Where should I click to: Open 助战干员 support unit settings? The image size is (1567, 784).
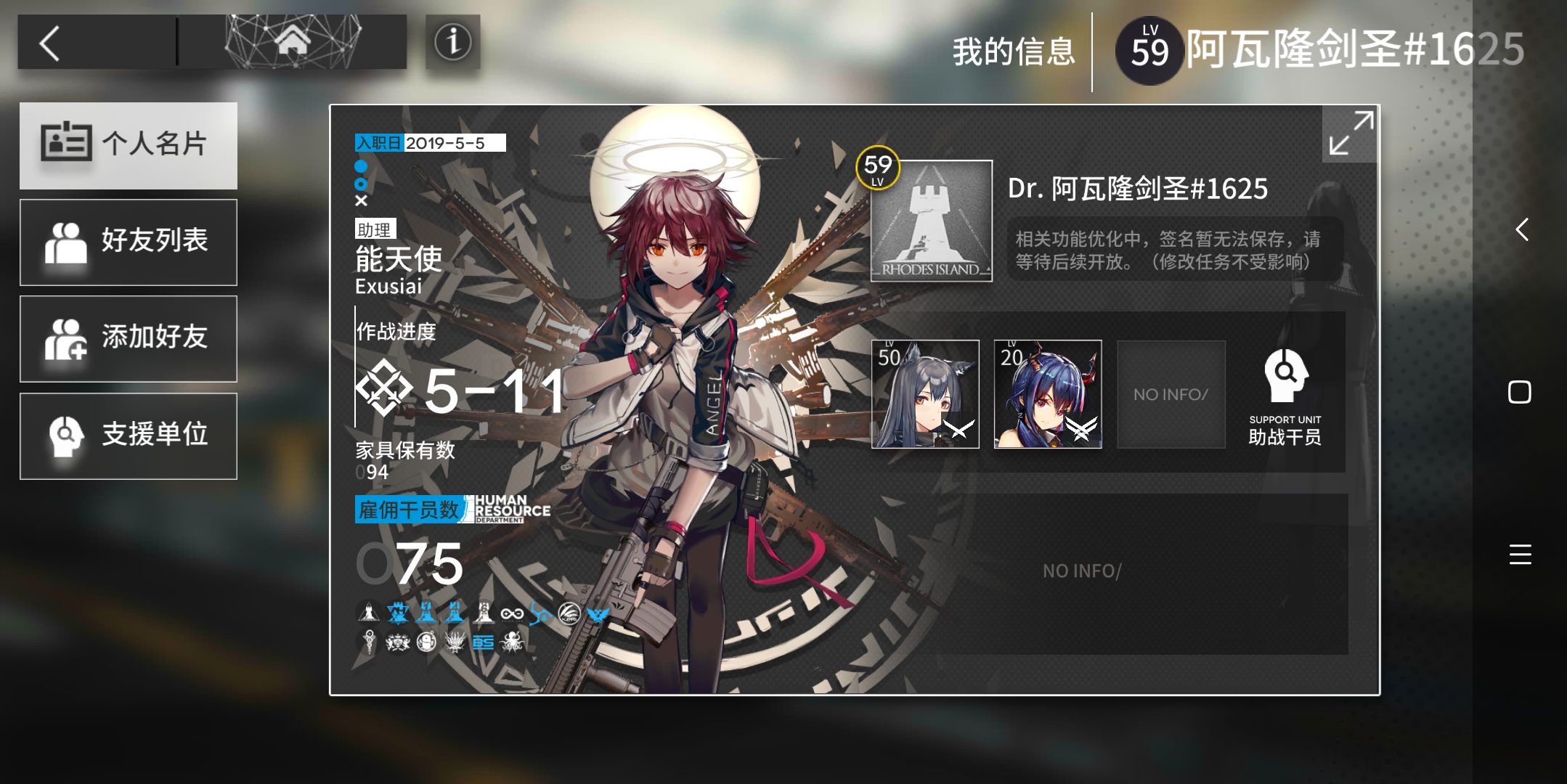pyautogui.click(x=1285, y=396)
